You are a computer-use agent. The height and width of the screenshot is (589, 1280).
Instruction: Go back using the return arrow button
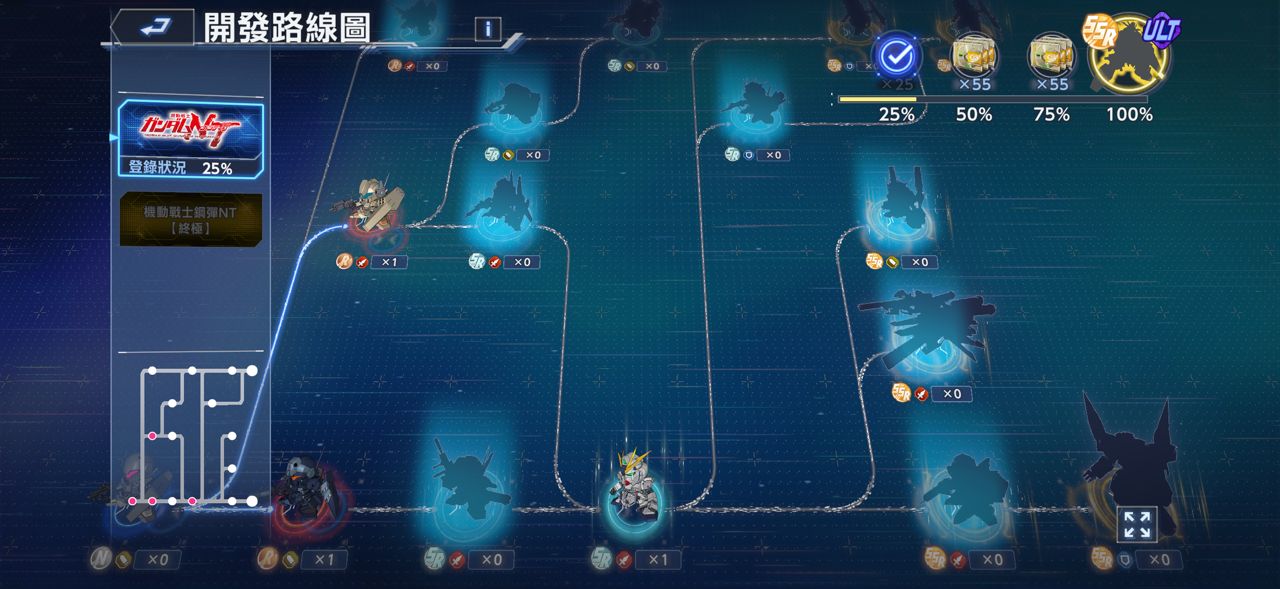pyautogui.click(x=152, y=28)
